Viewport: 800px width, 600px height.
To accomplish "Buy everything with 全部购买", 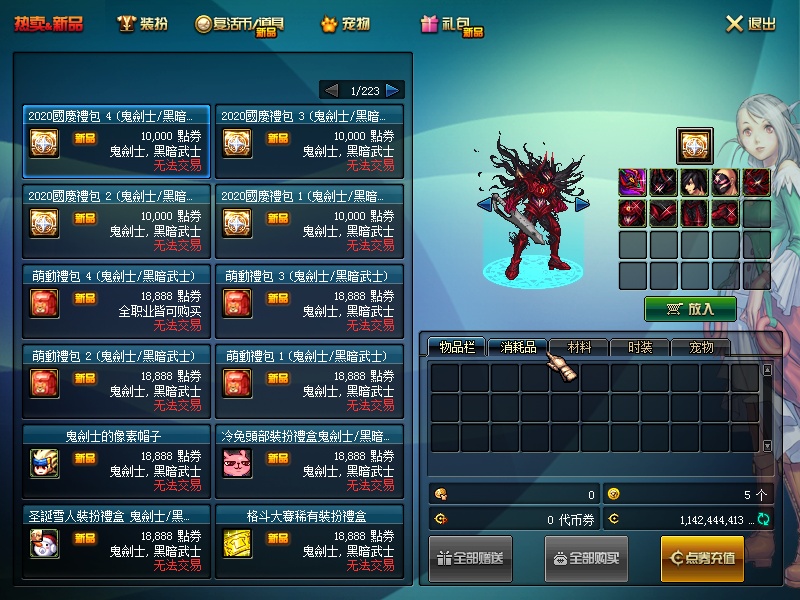I will coord(586,558).
